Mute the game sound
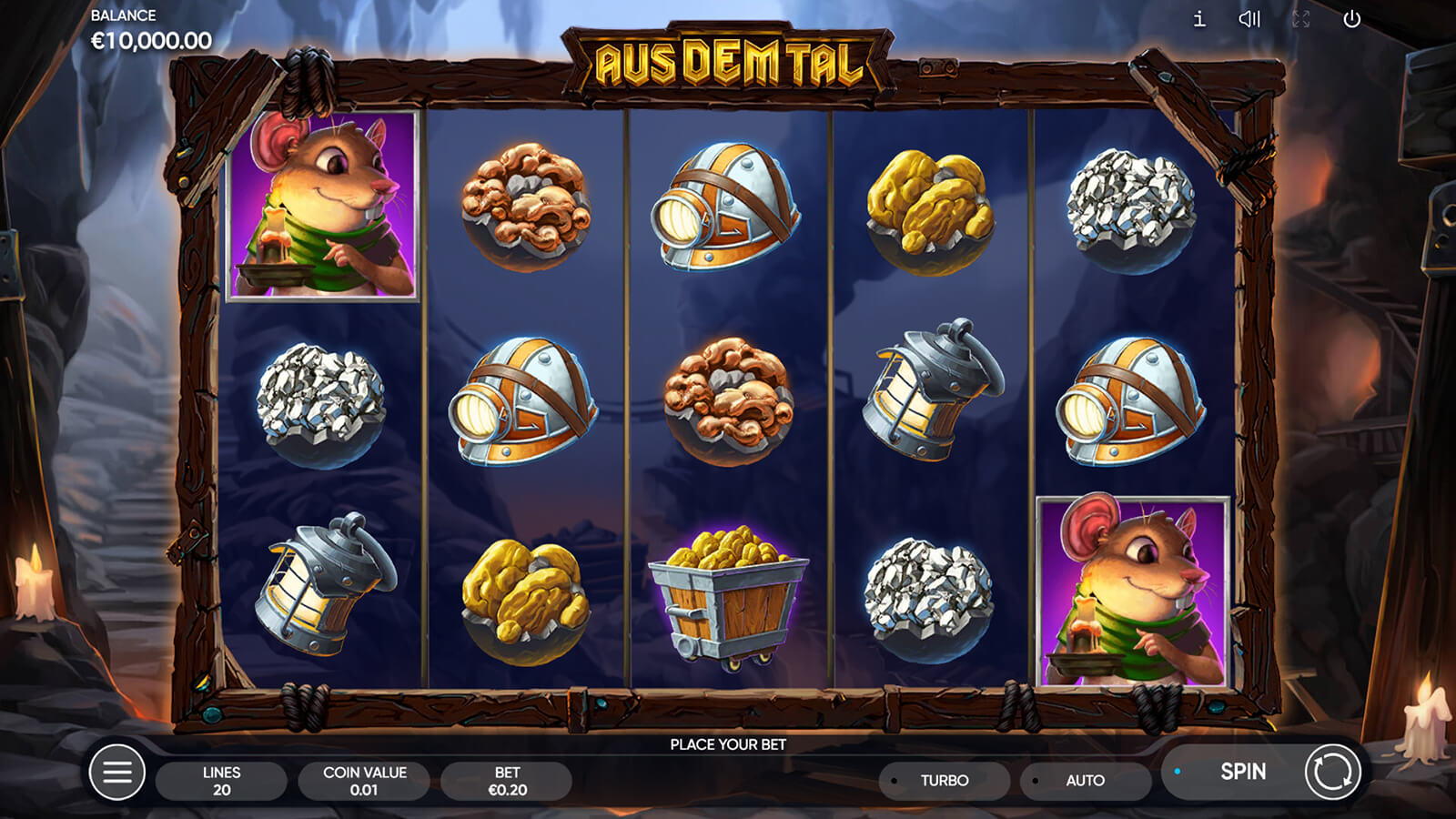This screenshot has width=1456, height=819. [1249, 19]
